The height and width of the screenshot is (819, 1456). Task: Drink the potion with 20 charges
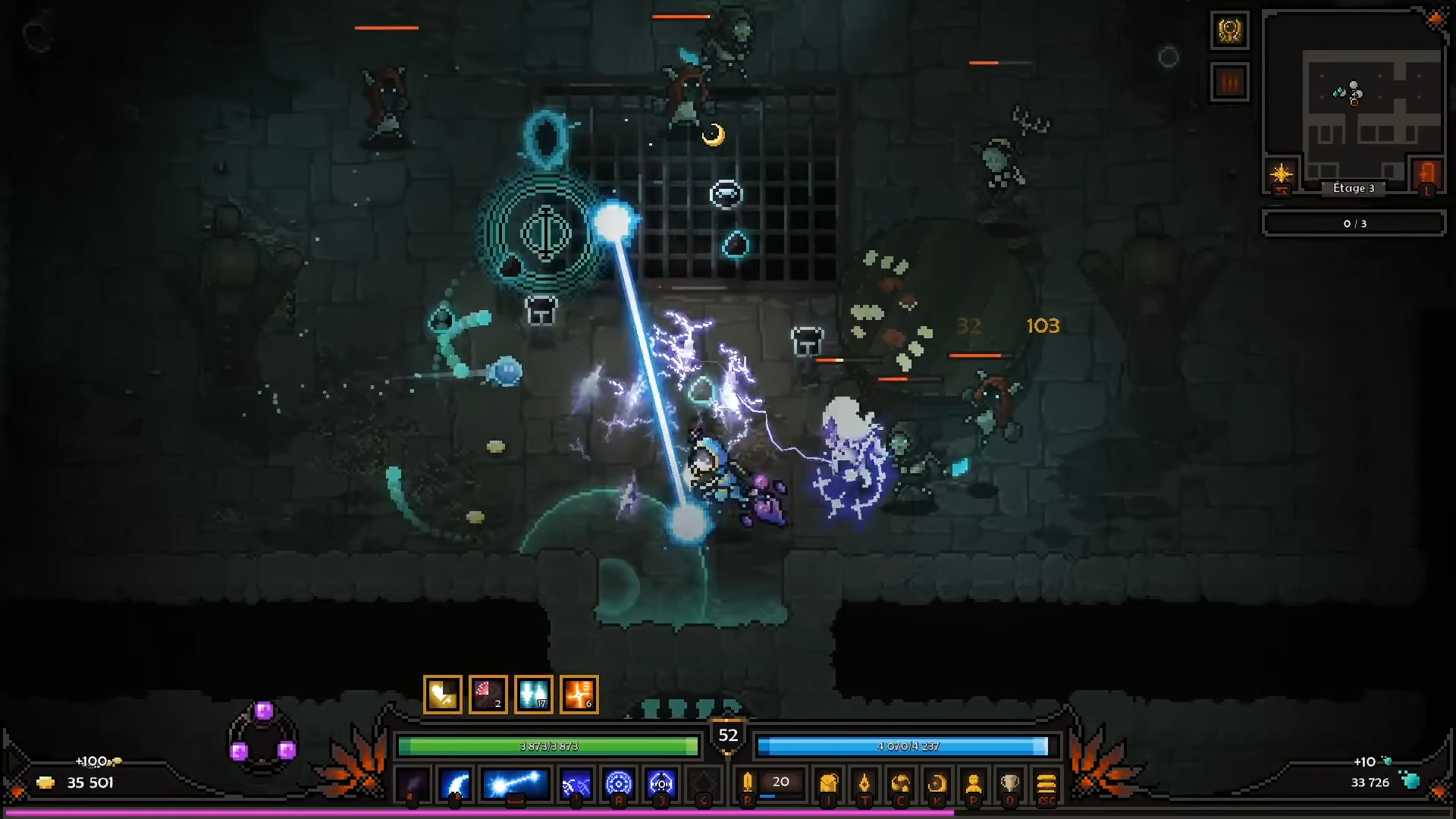748,783
